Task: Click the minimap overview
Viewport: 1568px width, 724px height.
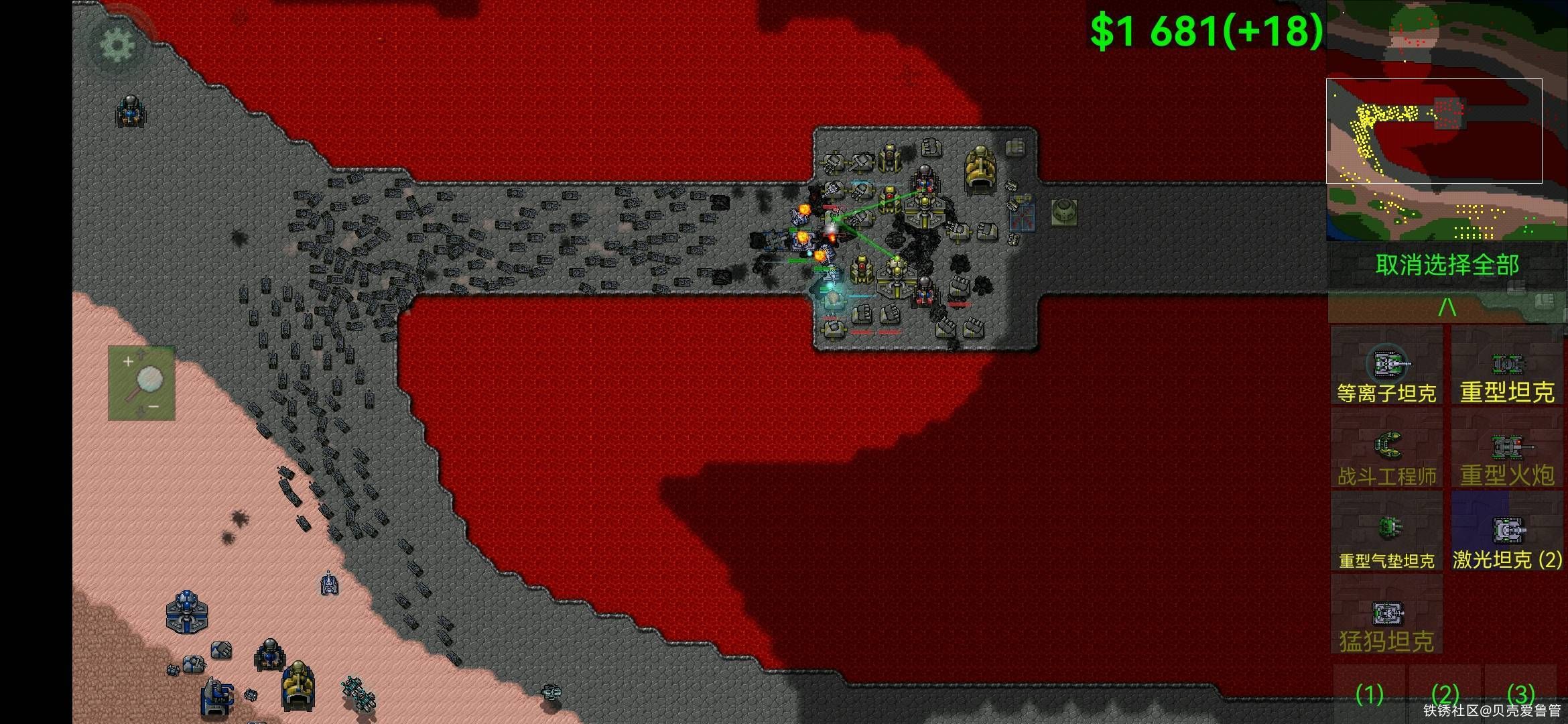Action: coord(1446,121)
